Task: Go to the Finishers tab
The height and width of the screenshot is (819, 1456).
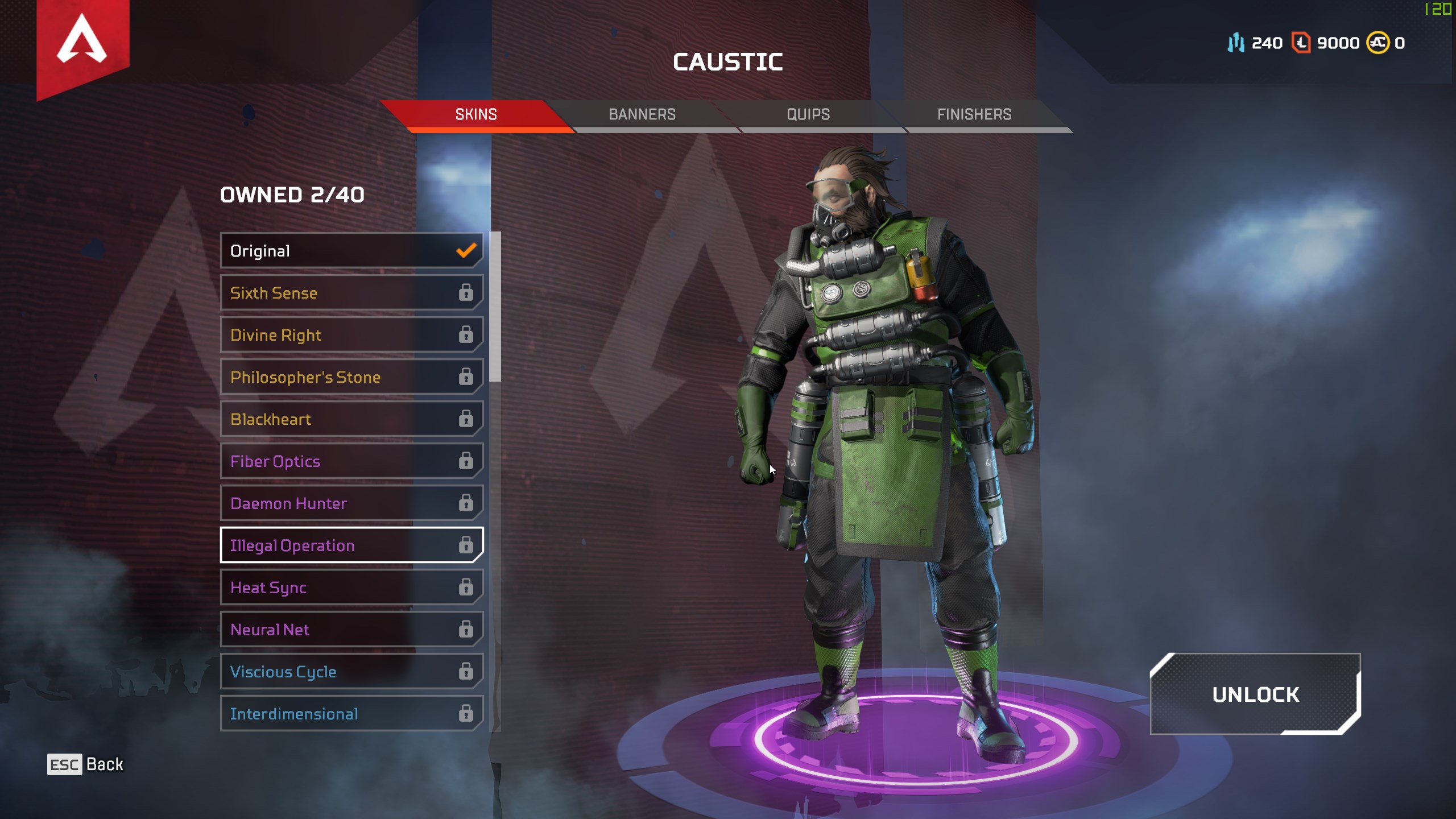Action: [x=974, y=114]
